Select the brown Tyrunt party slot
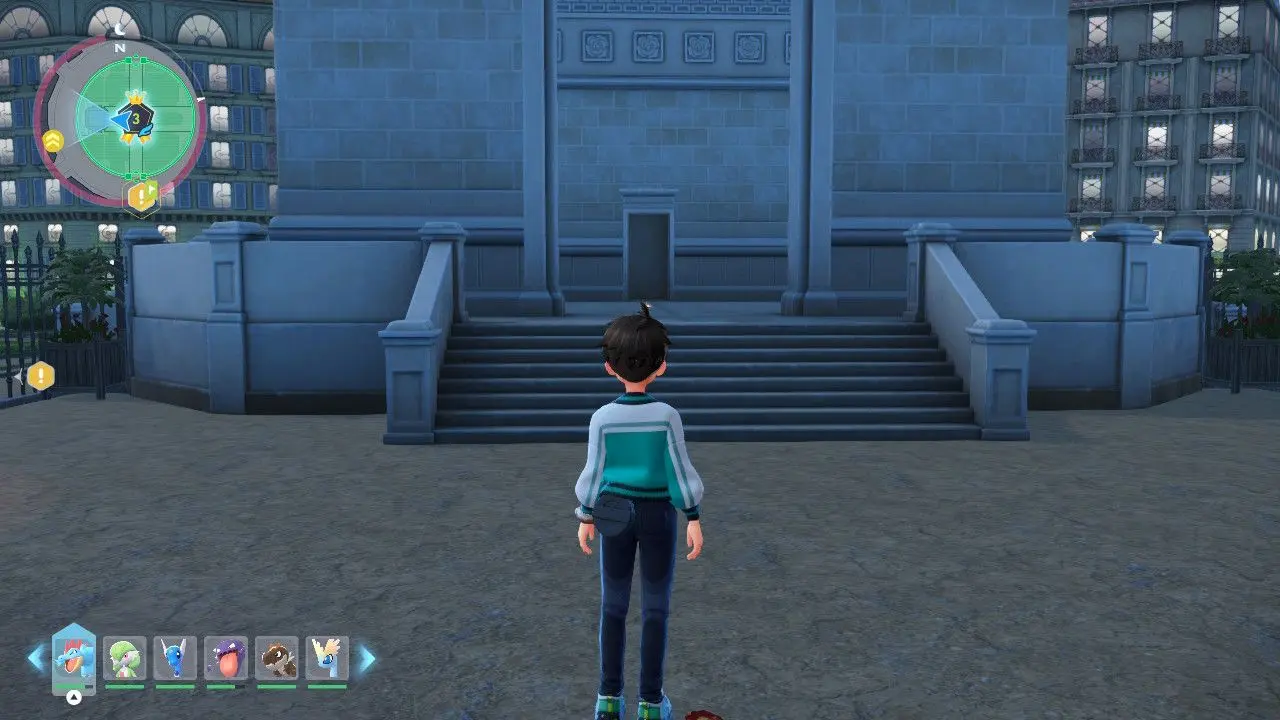 pos(277,659)
